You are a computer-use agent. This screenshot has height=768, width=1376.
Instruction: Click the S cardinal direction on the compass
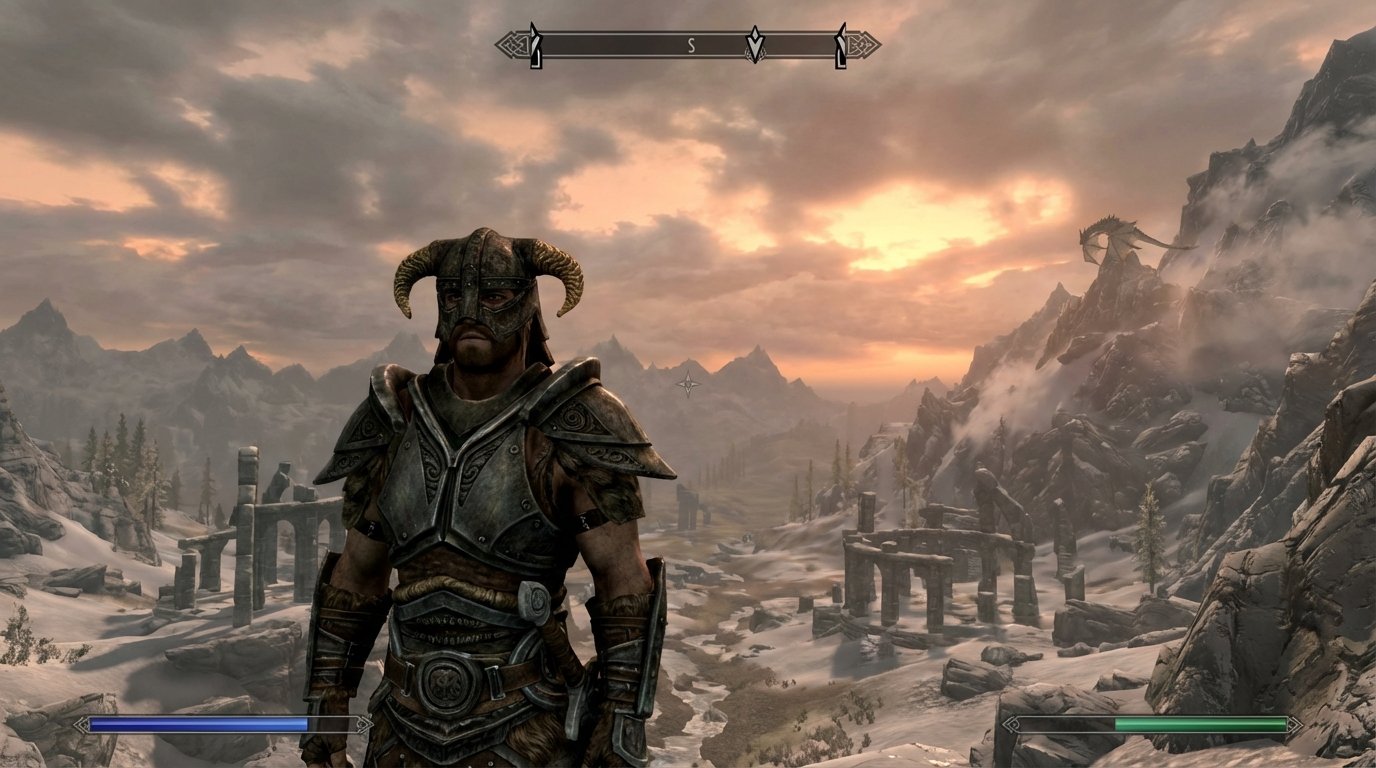click(x=690, y=45)
